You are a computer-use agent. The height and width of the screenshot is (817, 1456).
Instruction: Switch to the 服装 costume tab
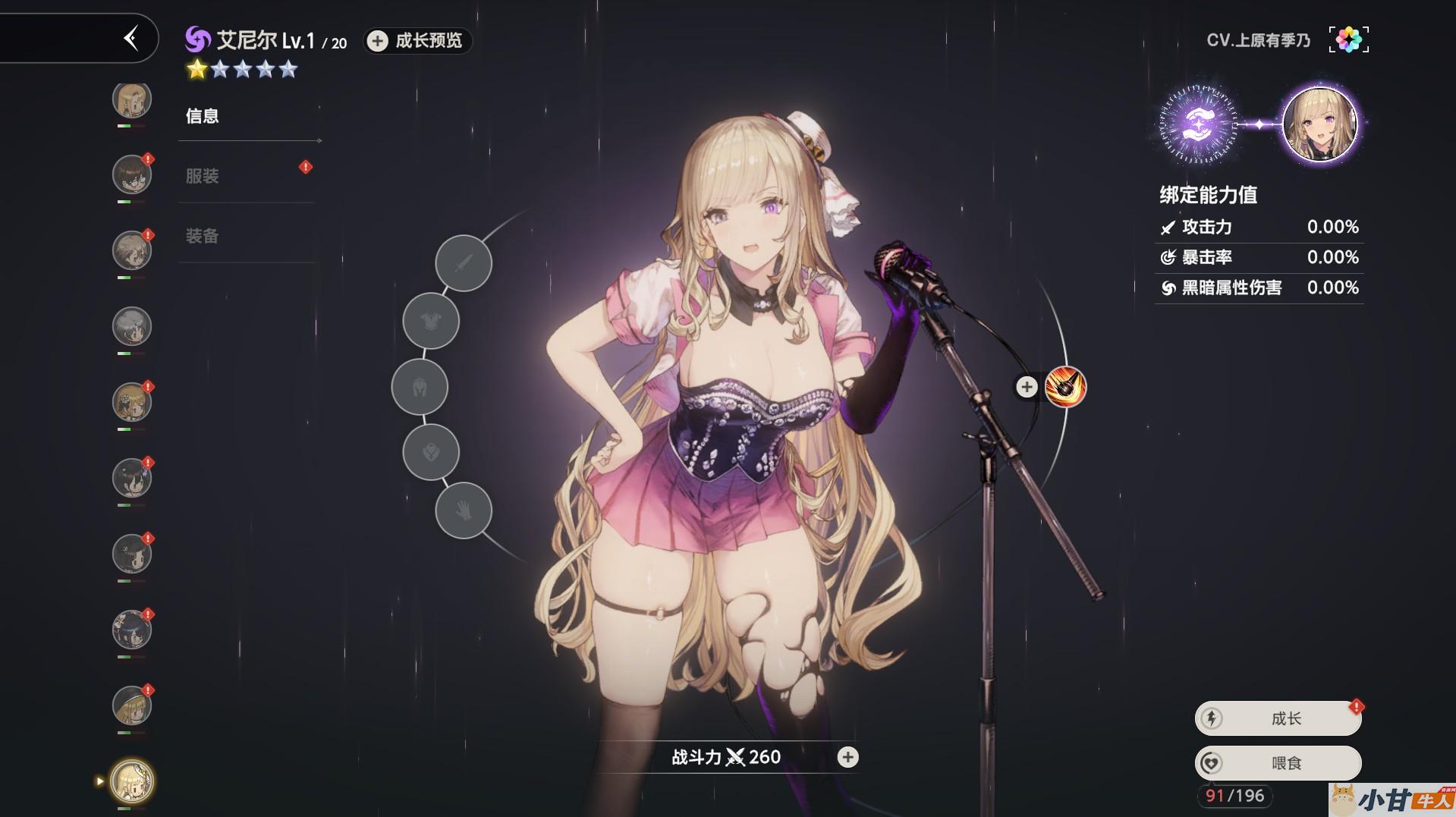pos(203,176)
